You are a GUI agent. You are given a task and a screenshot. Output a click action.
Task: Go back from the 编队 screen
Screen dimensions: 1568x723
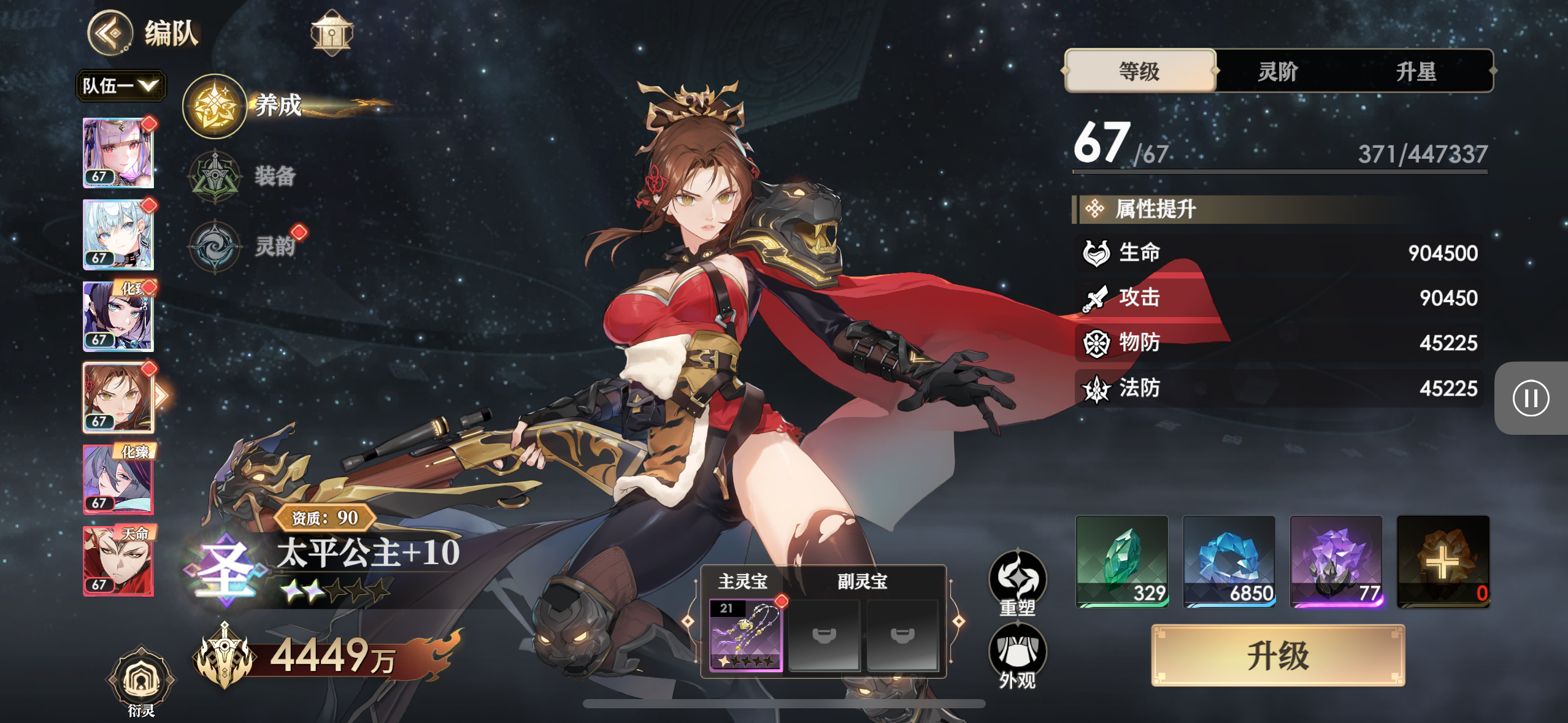coord(110,33)
